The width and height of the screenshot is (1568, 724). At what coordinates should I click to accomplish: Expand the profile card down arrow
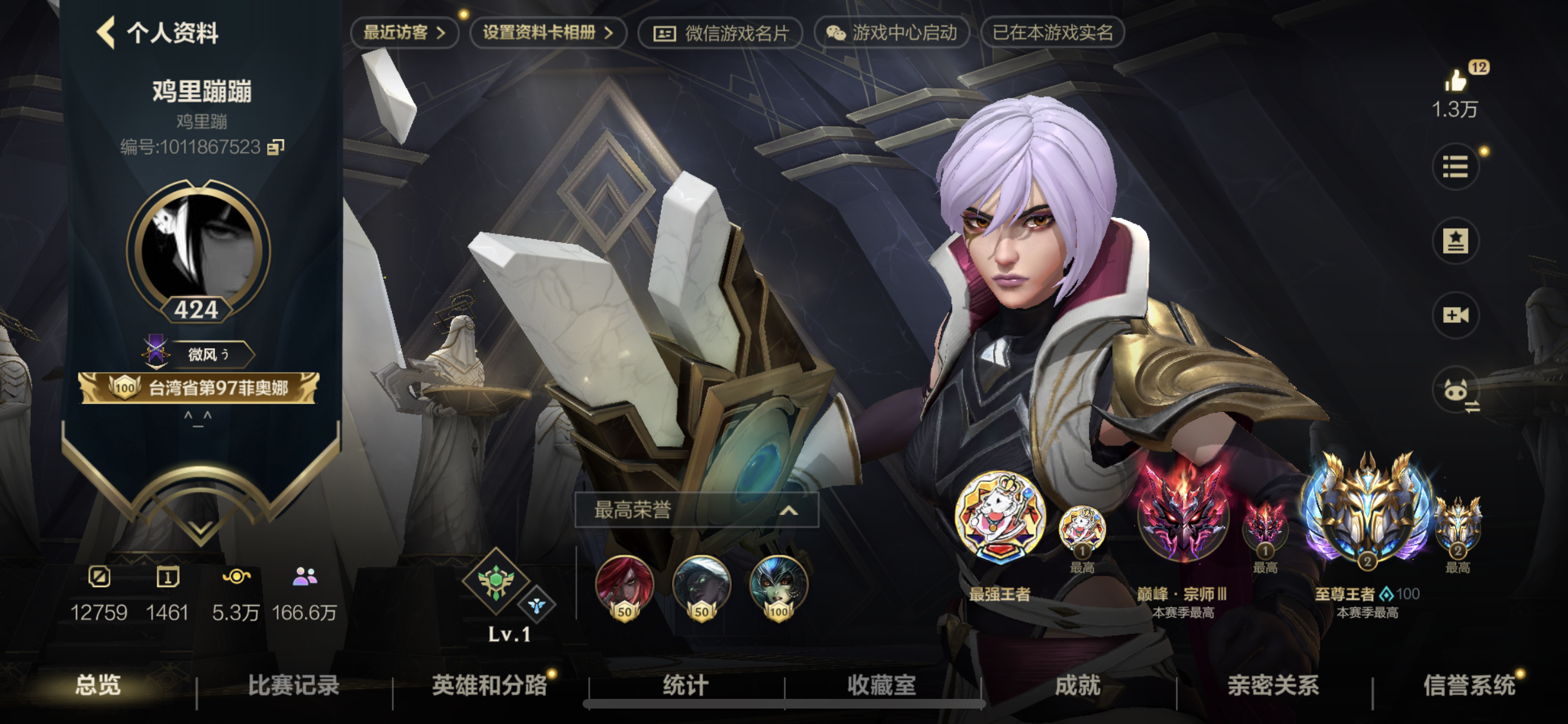[200, 529]
